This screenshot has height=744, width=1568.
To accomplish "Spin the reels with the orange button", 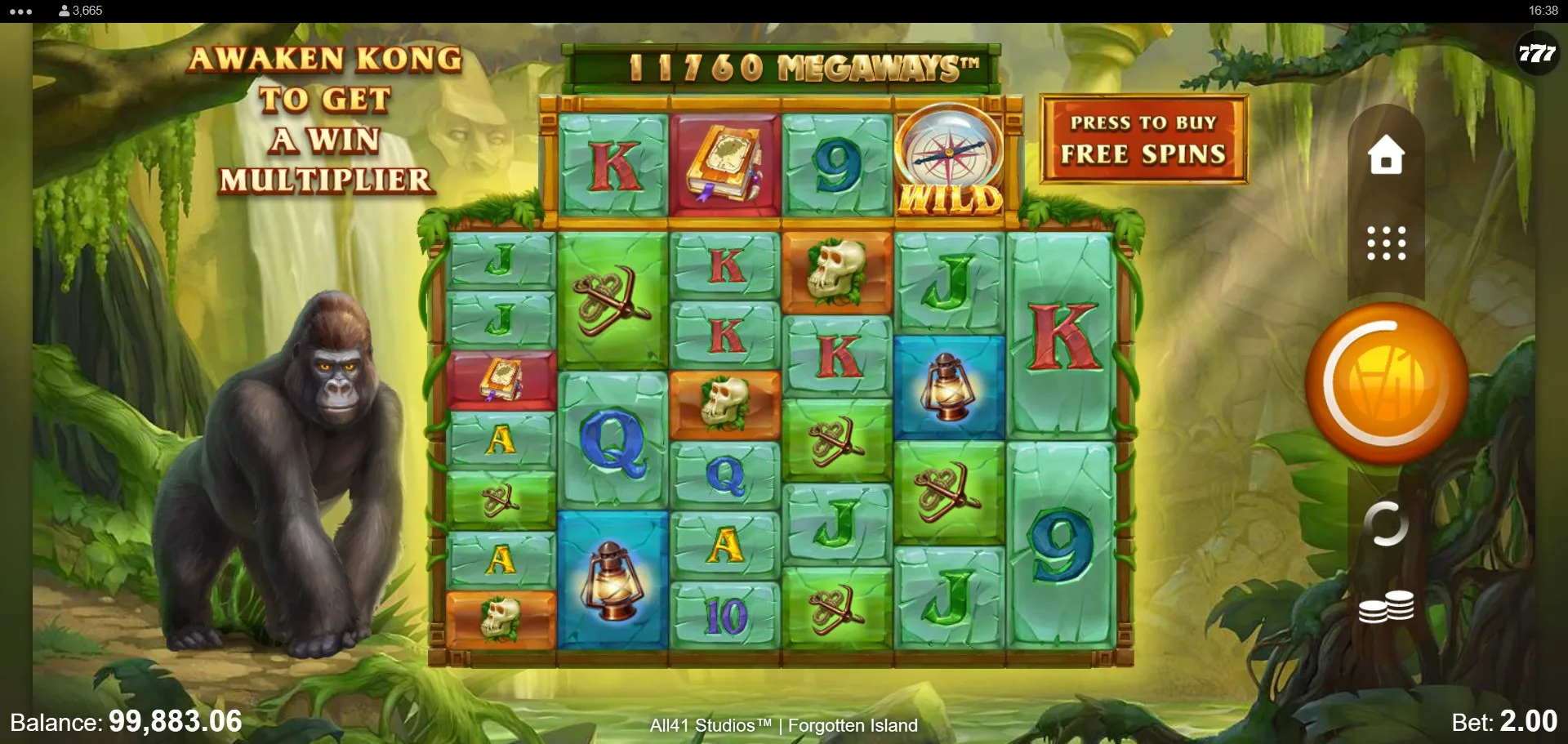I will [1386, 382].
